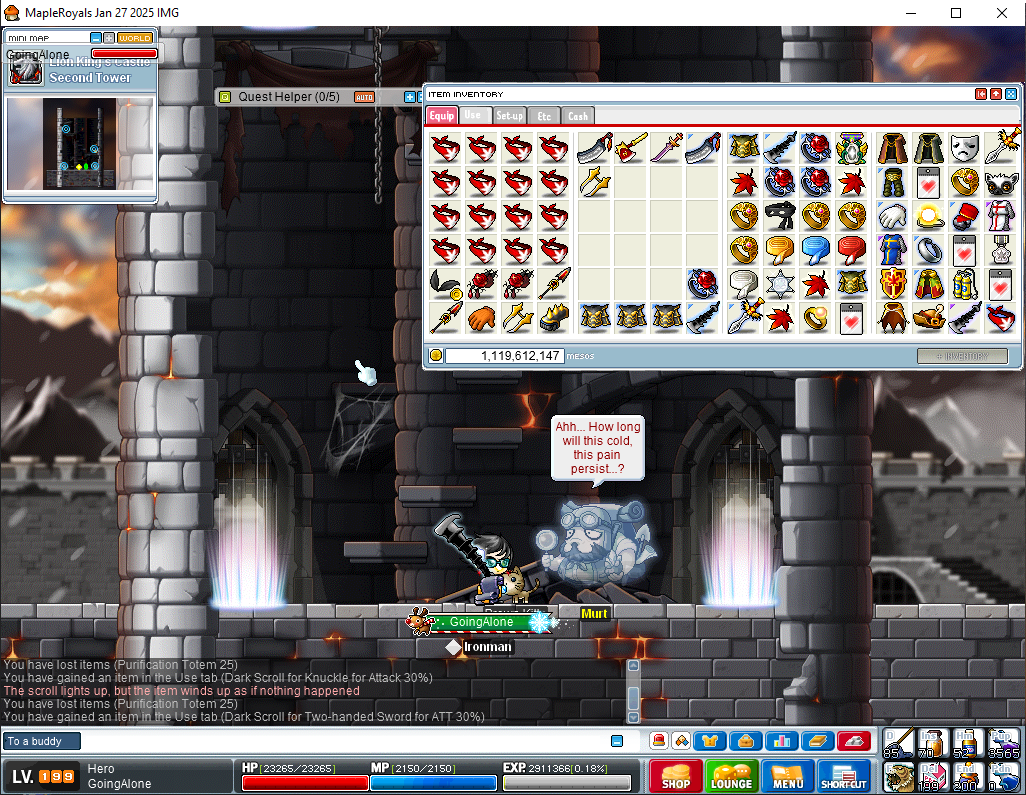Open the Cash Shop button

point(675,777)
